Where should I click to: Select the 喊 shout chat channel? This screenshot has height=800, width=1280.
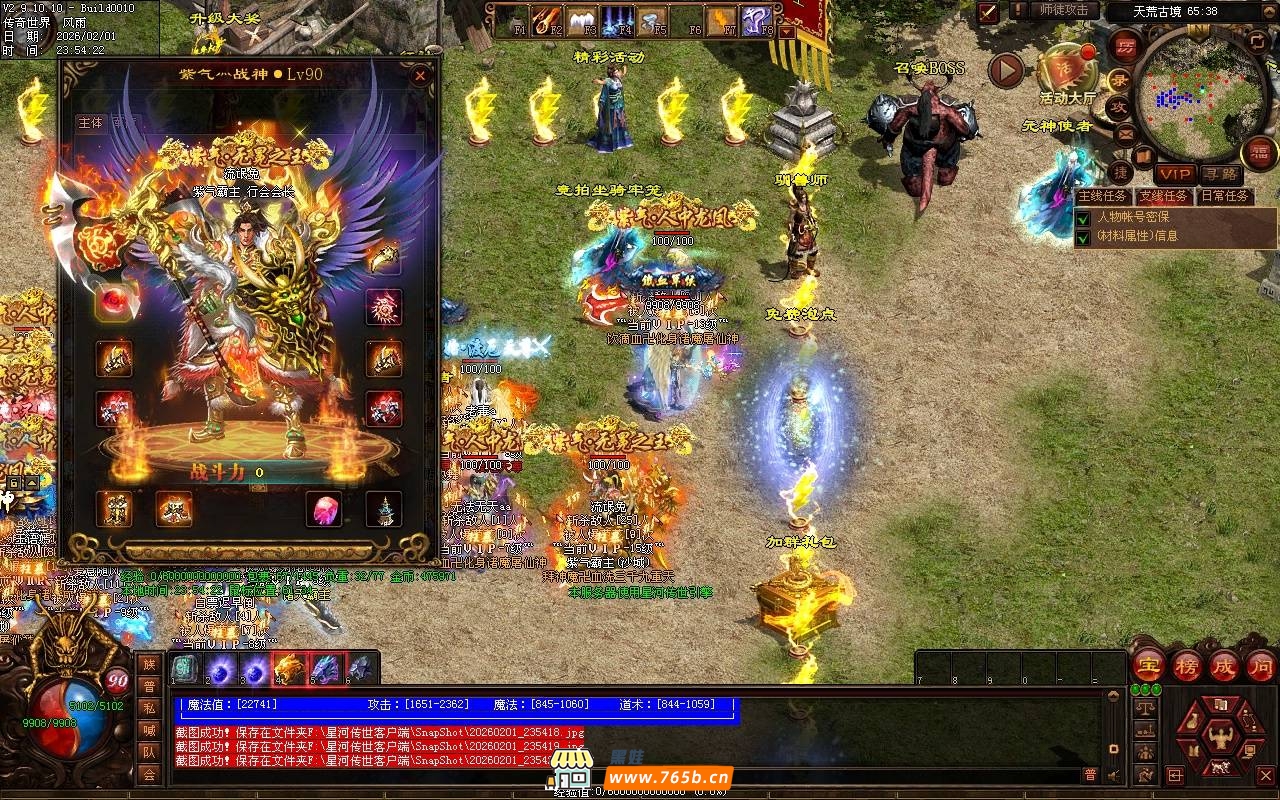coord(148,730)
